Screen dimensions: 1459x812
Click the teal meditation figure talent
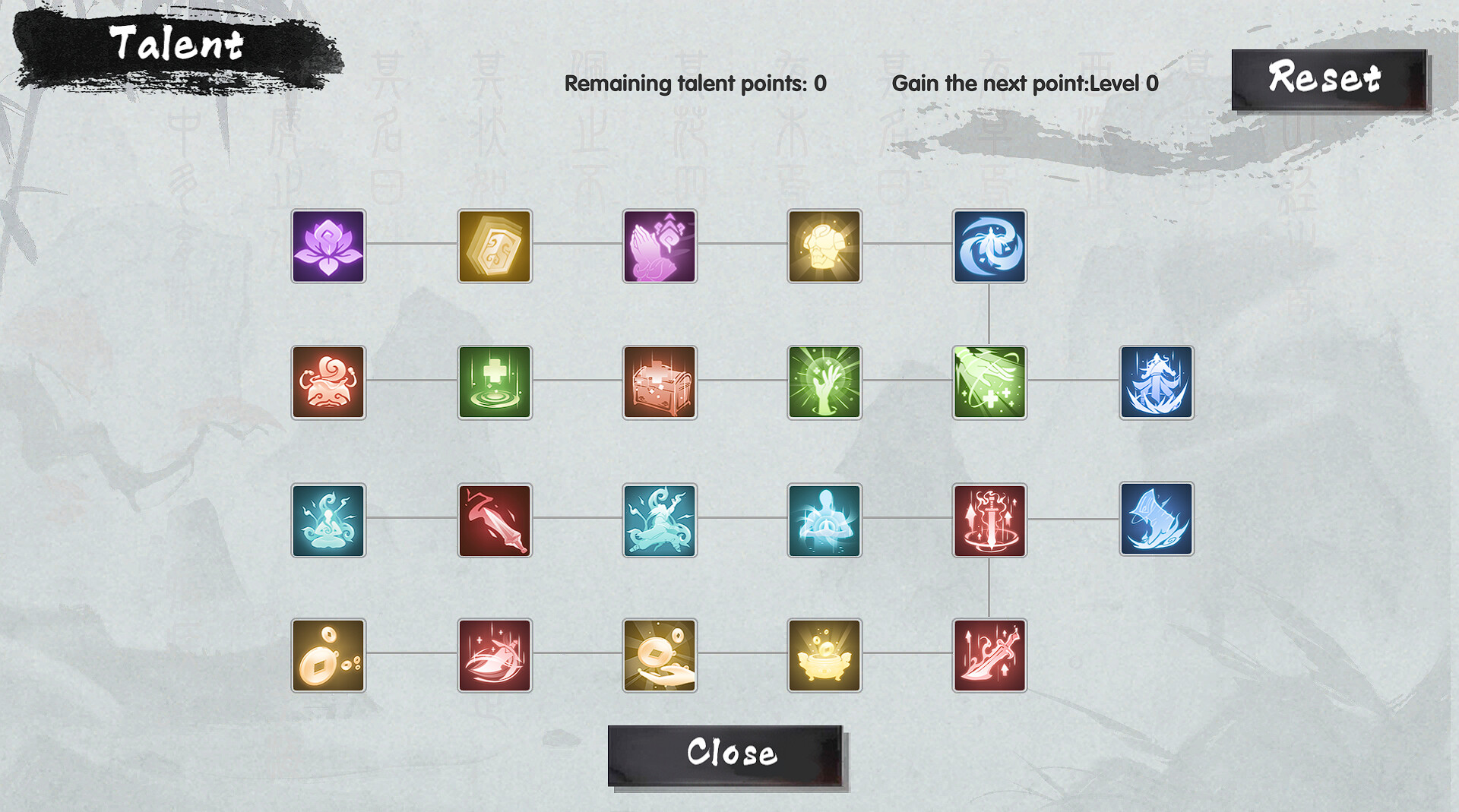coord(328,520)
